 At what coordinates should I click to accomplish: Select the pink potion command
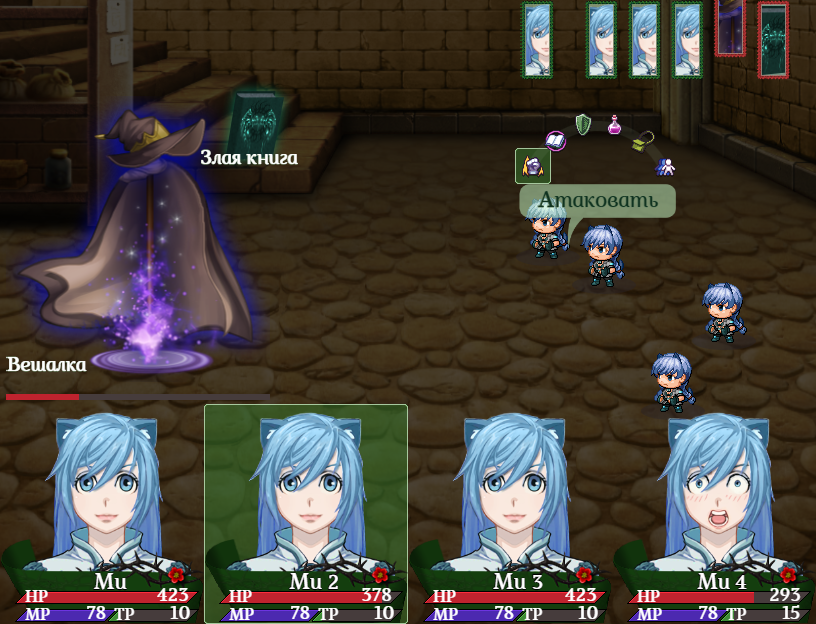[x=614, y=125]
